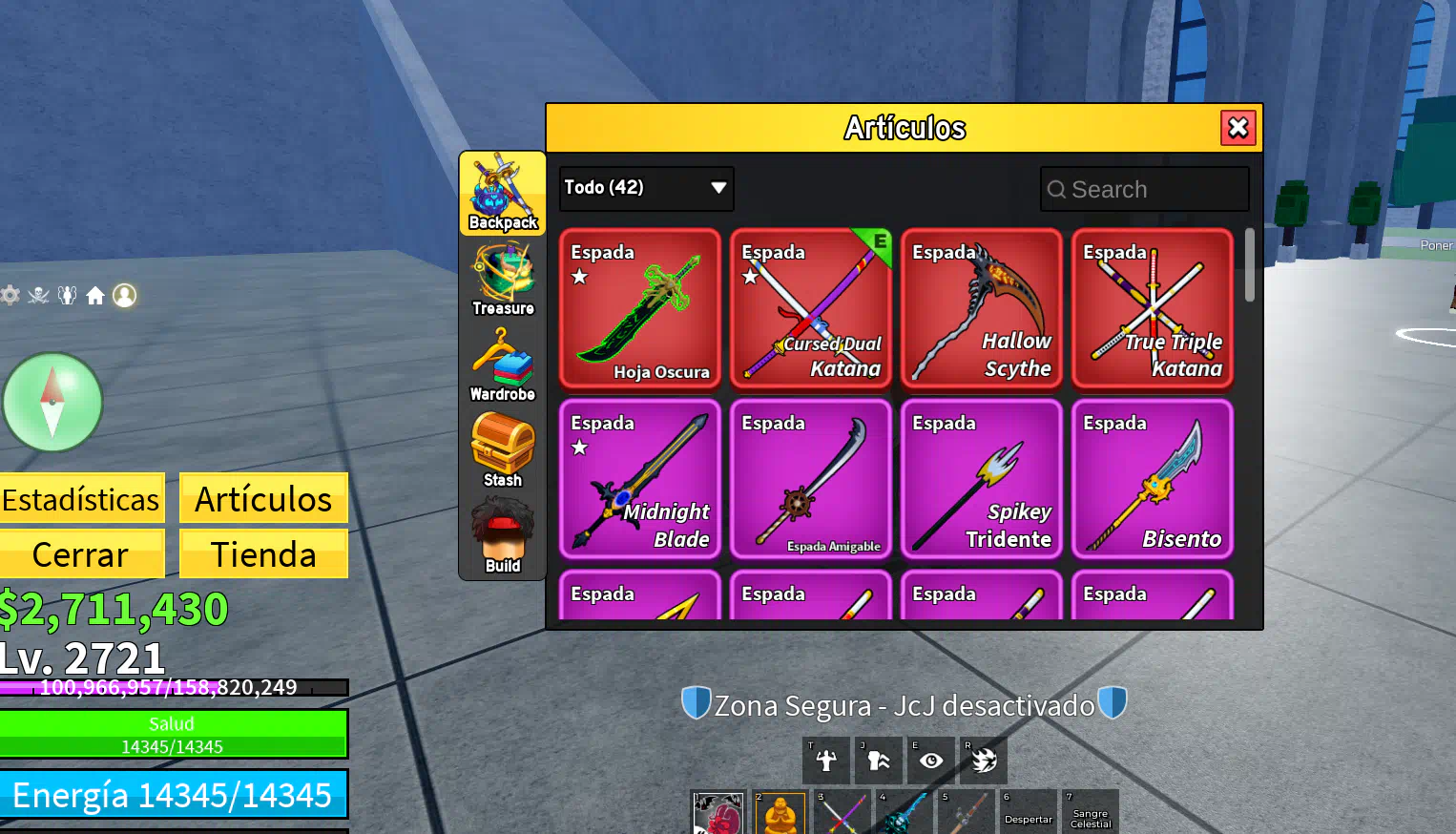The width and height of the screenshot is (1456, 834).
Task: Open the Todo (42) filter dropdown
Action: click(646, 188)
